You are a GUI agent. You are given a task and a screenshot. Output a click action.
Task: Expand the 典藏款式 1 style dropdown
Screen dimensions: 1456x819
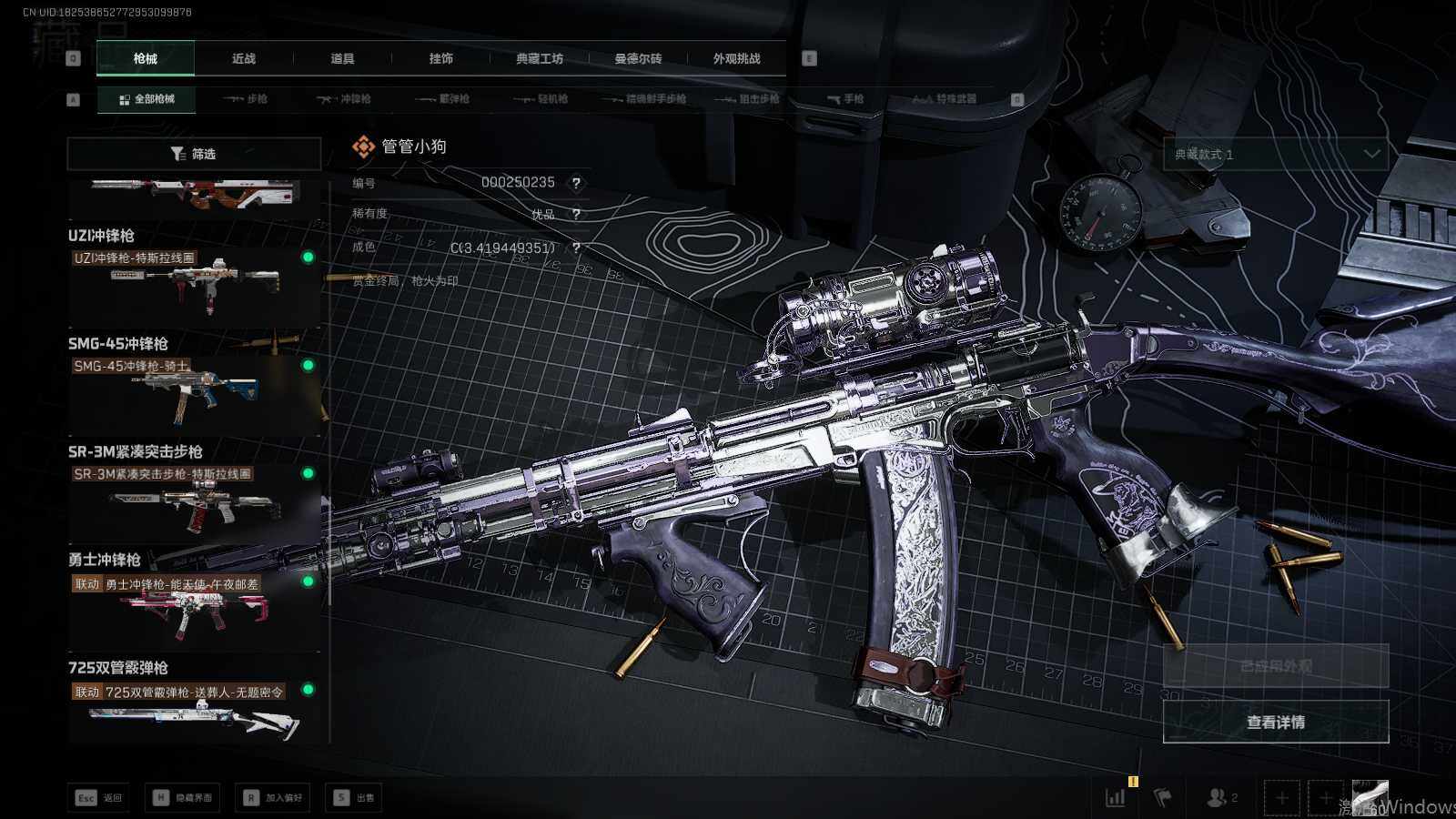click(x=1276, y=155)
